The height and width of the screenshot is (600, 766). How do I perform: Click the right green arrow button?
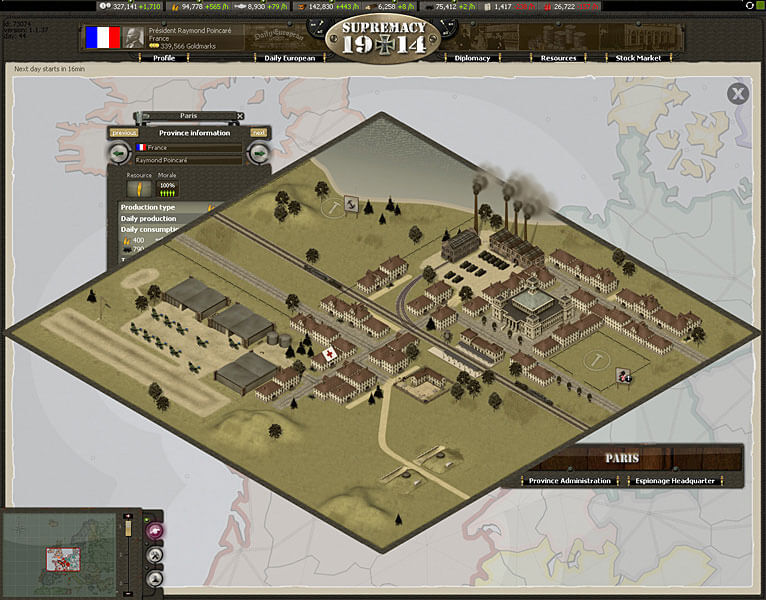tap(259, 153)
